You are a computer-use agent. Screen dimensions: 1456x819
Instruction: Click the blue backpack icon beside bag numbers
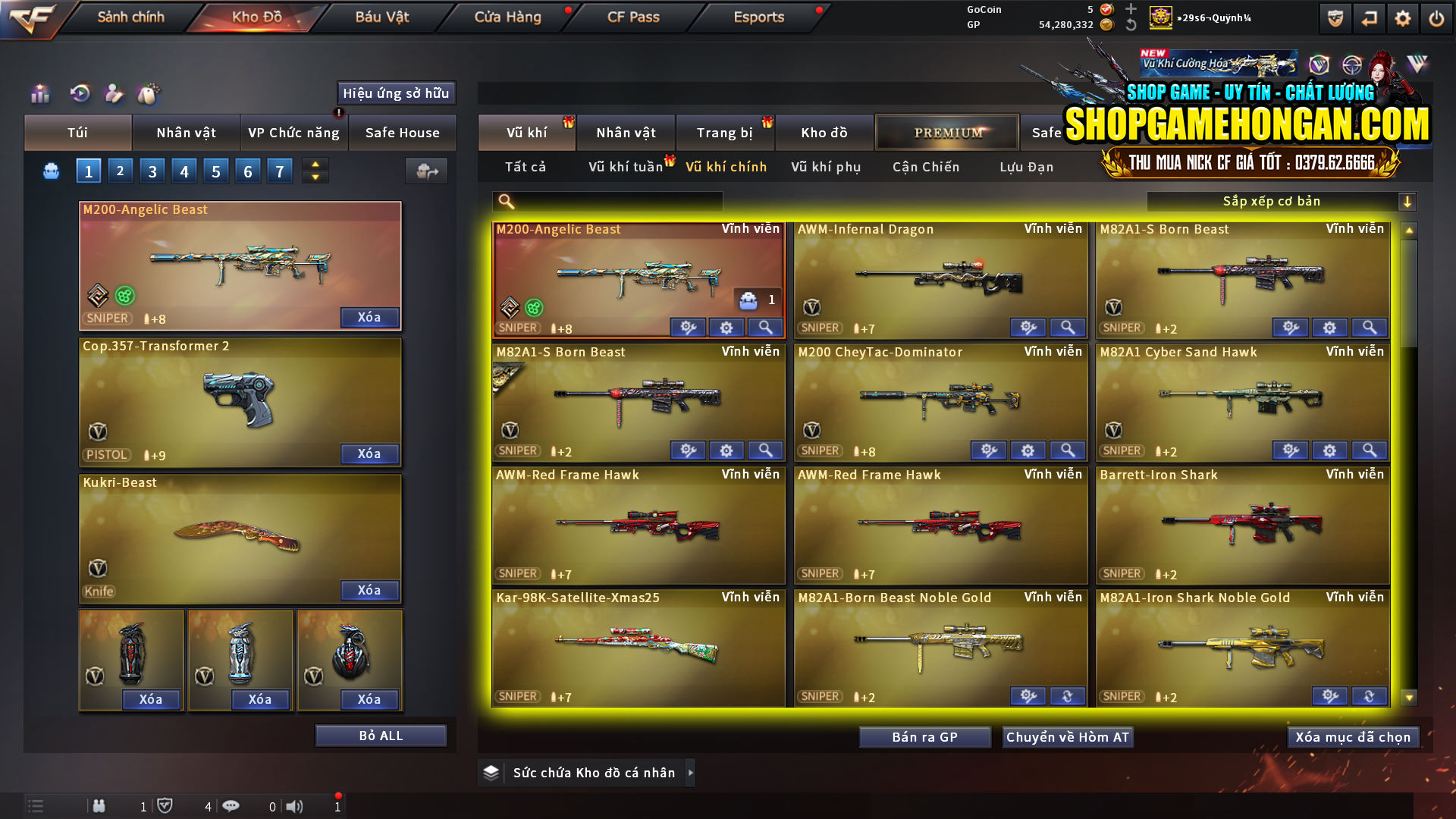coord(50,171)
